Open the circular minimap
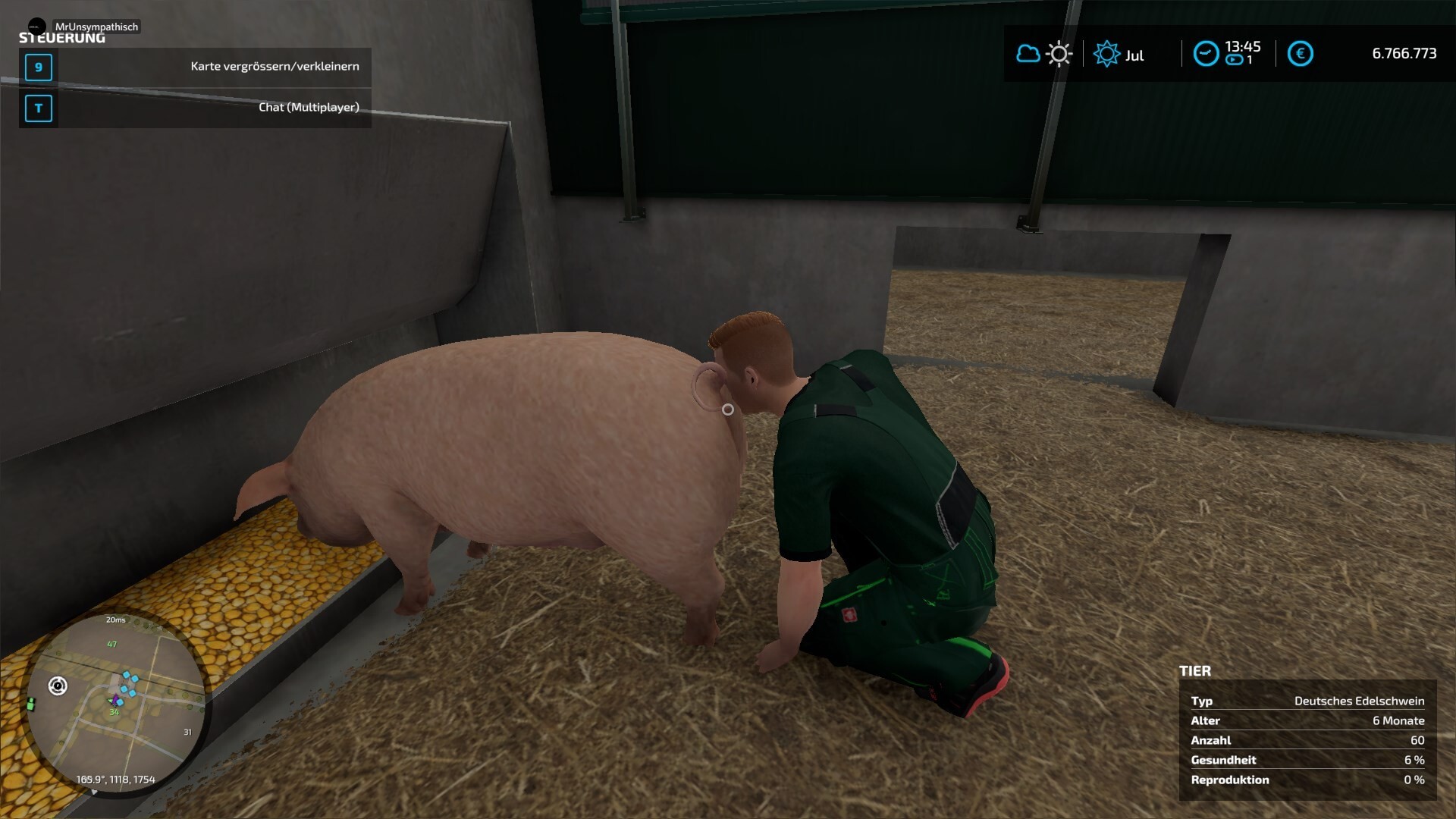The width and height of the screenshot is (1456, 819). 115,701
